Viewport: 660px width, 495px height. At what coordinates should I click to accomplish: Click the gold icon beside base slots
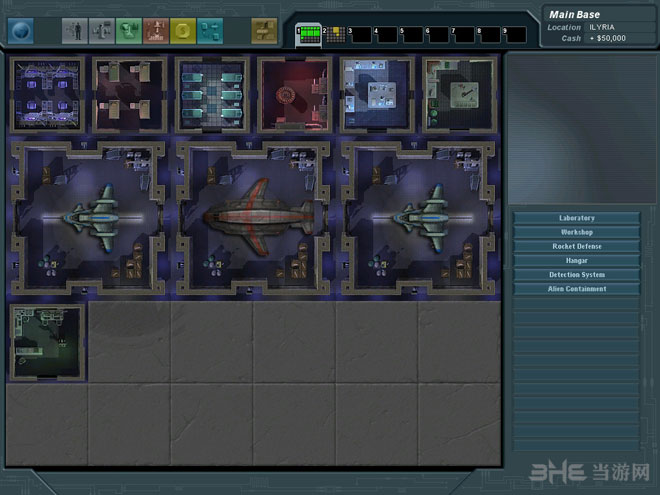click(x=264, y=31)
